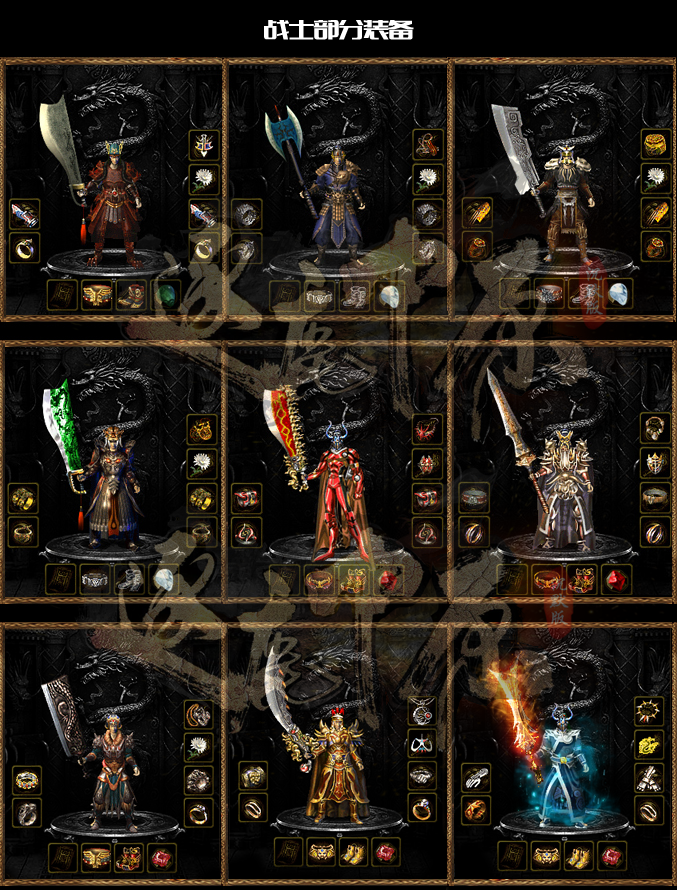Select the spiked sun necklace beside flame-sword warrior
Screen dimensions: 677x890
pos(649,711)
